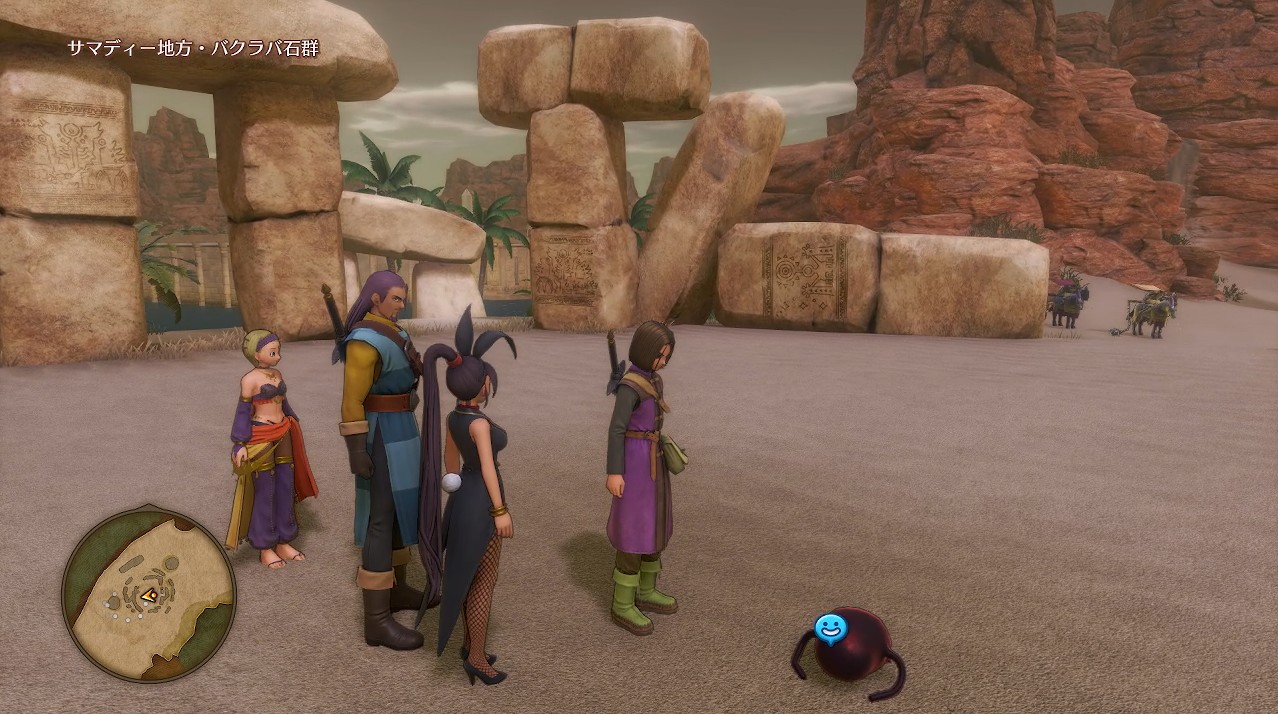Click the yellow player arrow on minimap

pyautogui.click(x=149, y=596)
